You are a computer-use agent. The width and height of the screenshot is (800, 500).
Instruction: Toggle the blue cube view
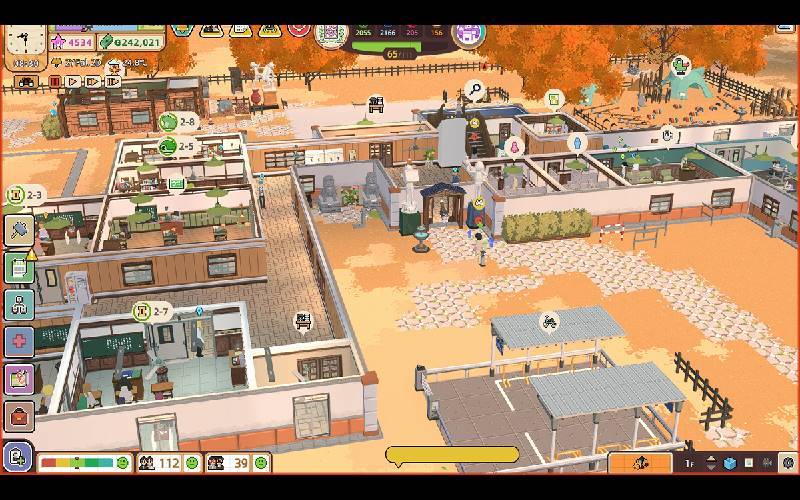point(729,463)
